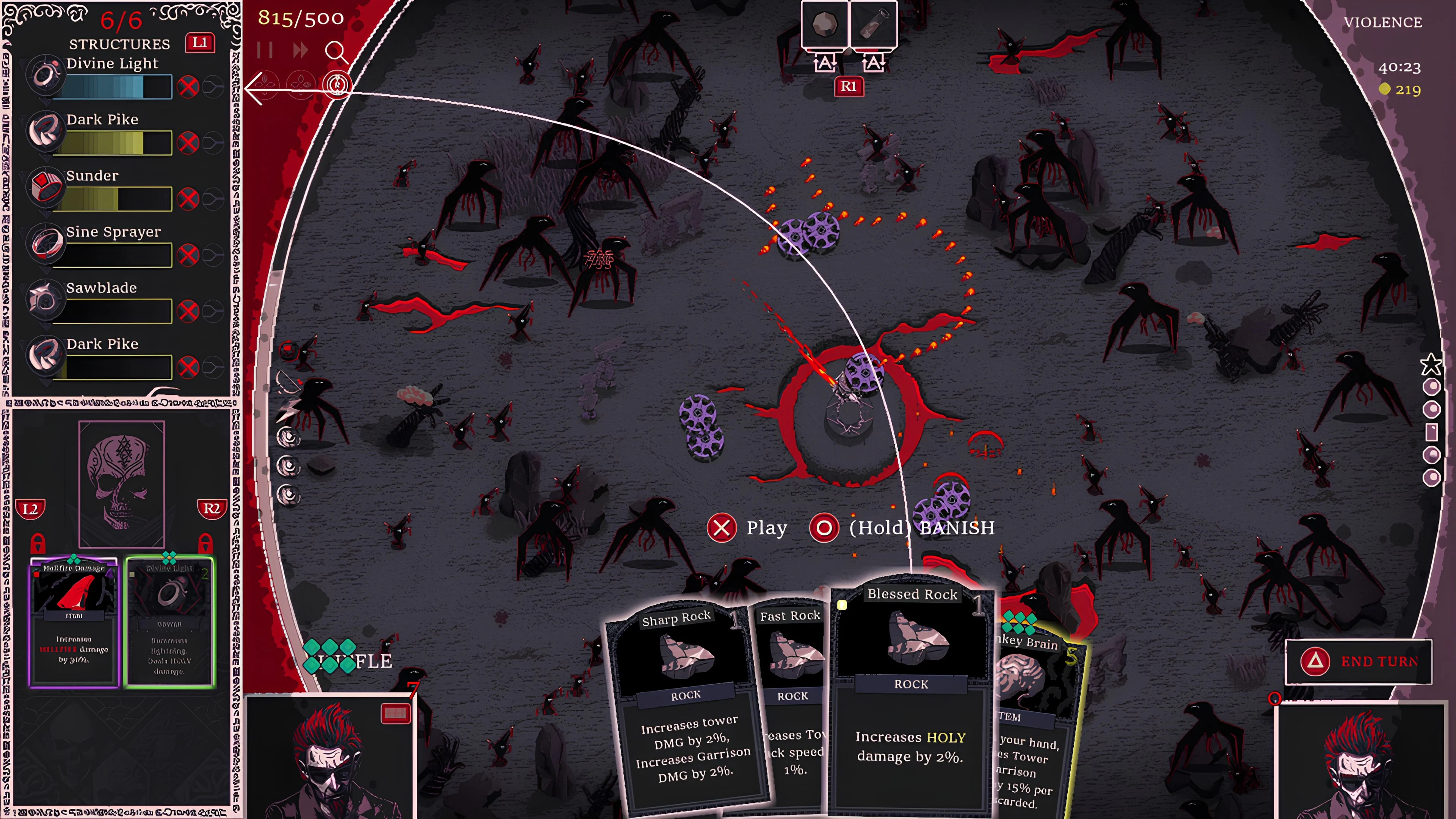Choose the Divine Light tower stored card
The image size is (1456, 819).
169,622
